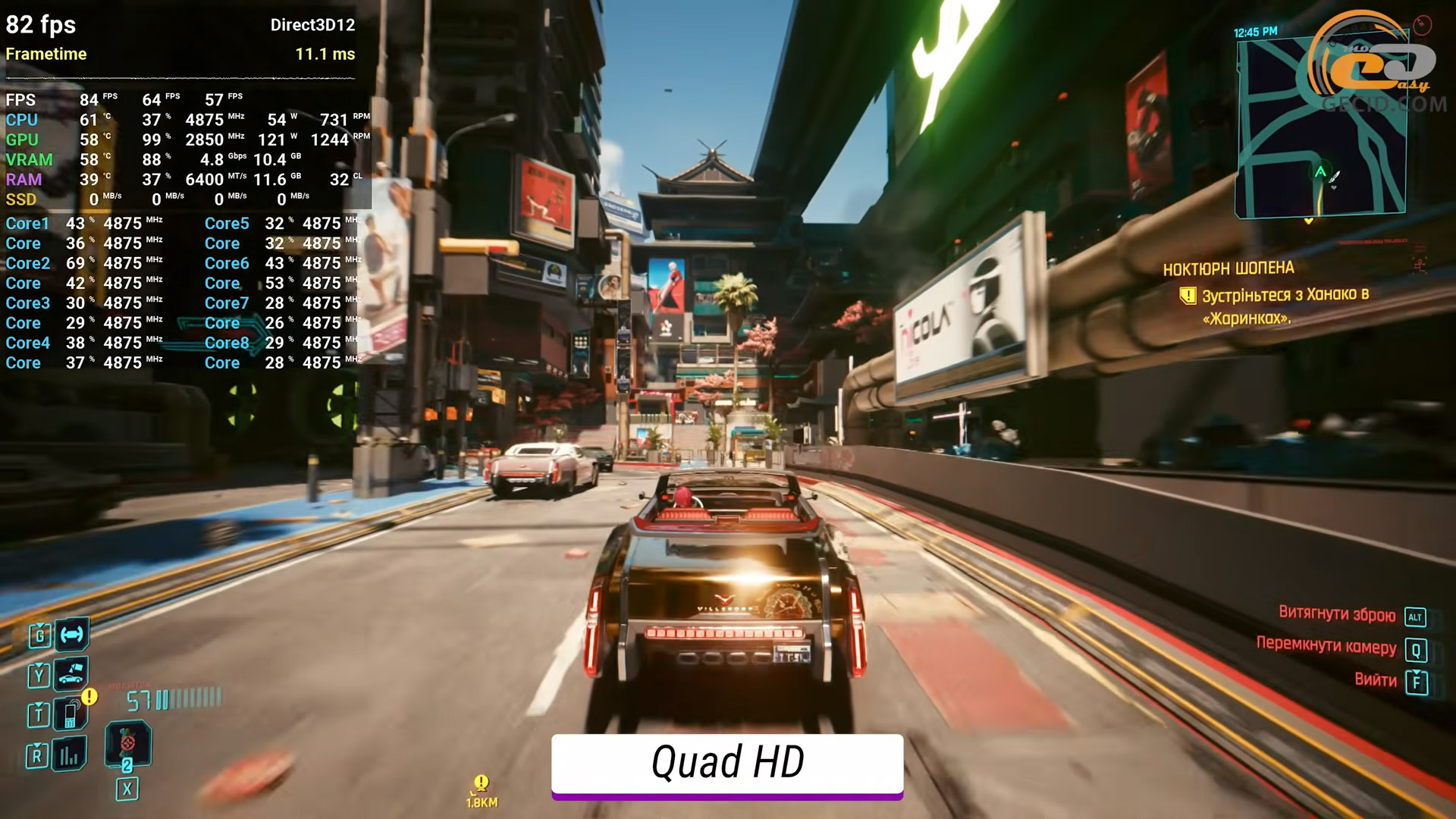Screen dimensions: 1456x819
Task: Click the vehicle autodrive icon
Action: tap(72, 634)
